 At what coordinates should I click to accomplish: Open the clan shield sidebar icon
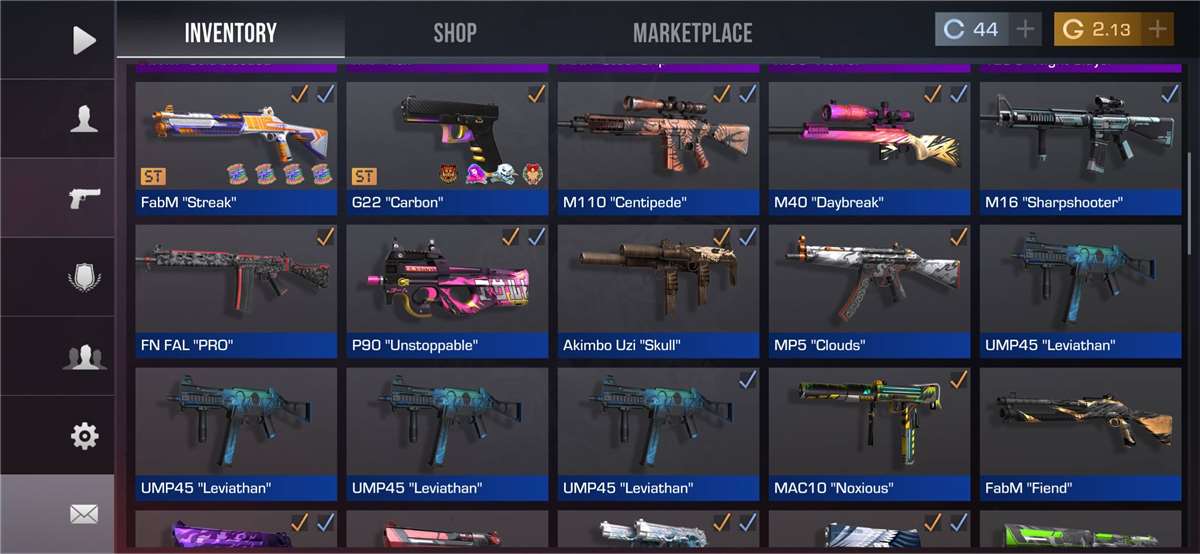tap(84, 277)
